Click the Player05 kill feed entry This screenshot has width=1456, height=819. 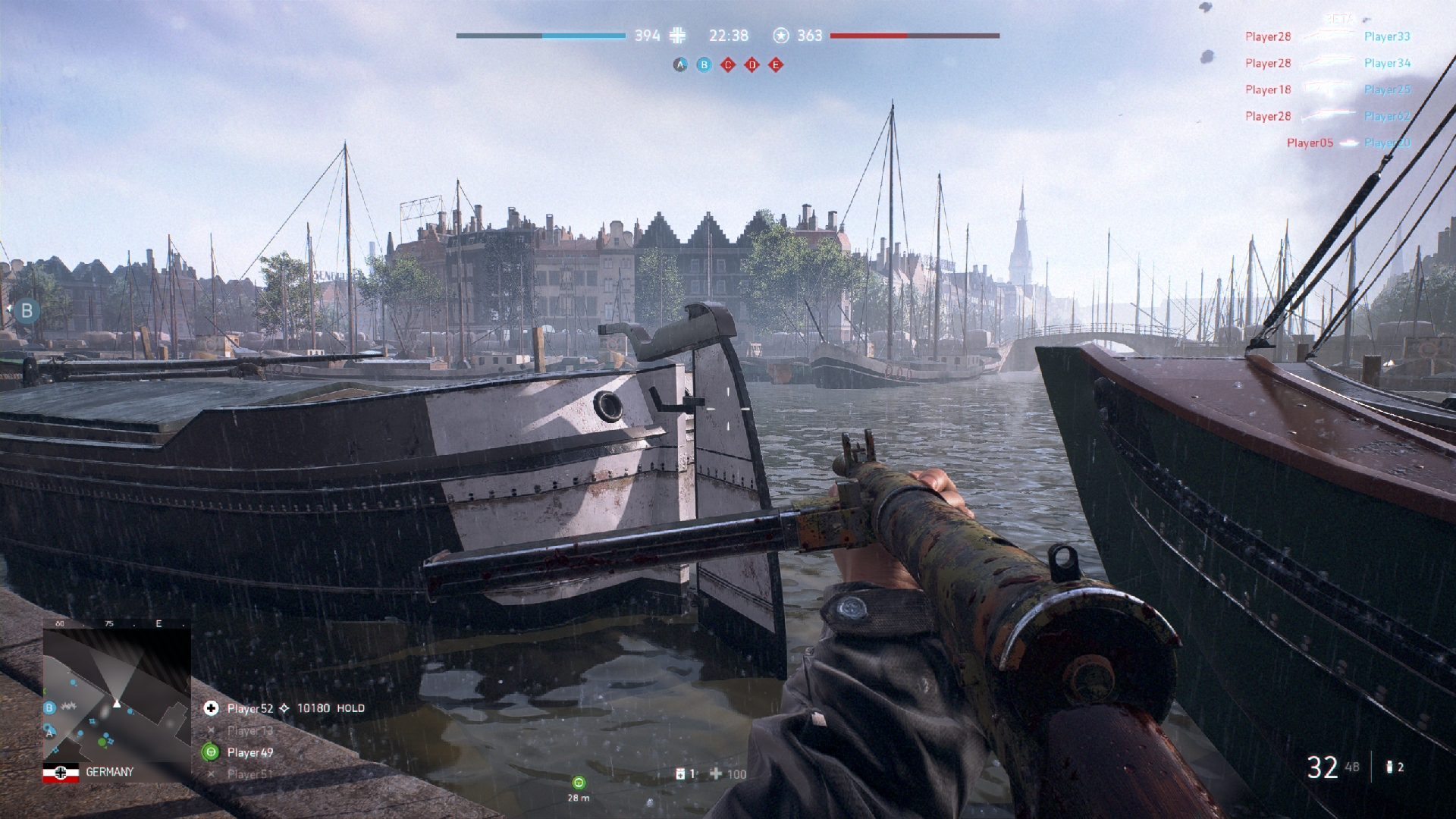1310,143
